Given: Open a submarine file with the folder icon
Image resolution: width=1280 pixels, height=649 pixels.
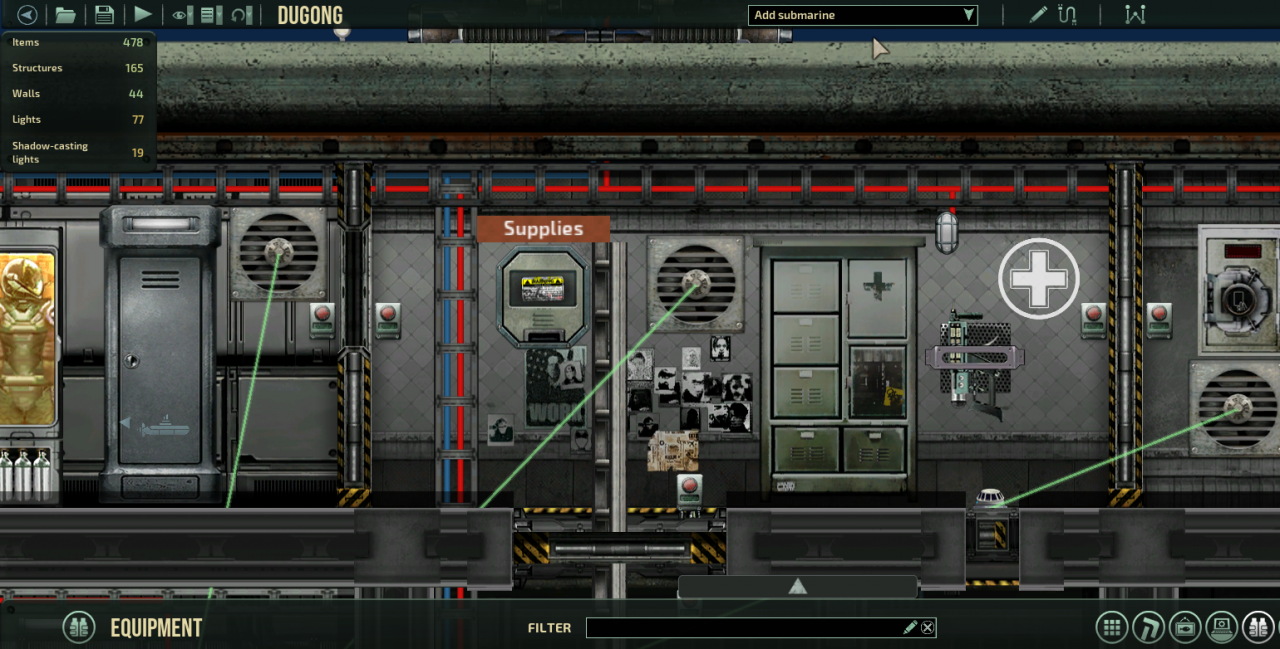Looking at the screenshot, I should click(65, 15).
